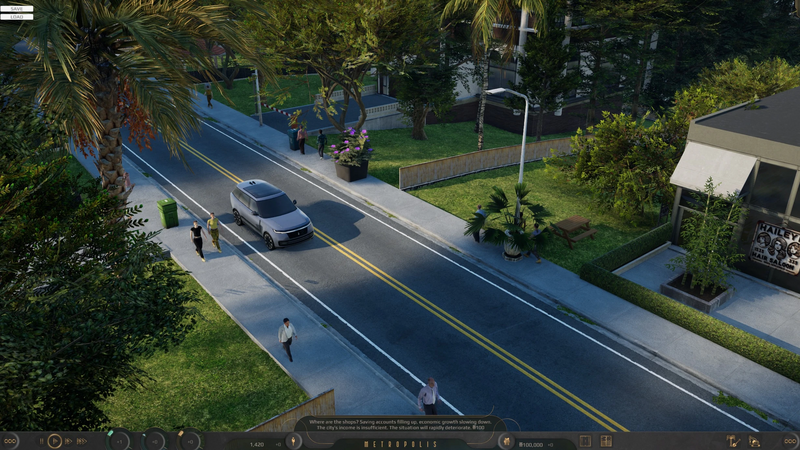The width and height of the screenshot is (800, 450).
Task: Click the population person icon
Action: pos(294,441)
